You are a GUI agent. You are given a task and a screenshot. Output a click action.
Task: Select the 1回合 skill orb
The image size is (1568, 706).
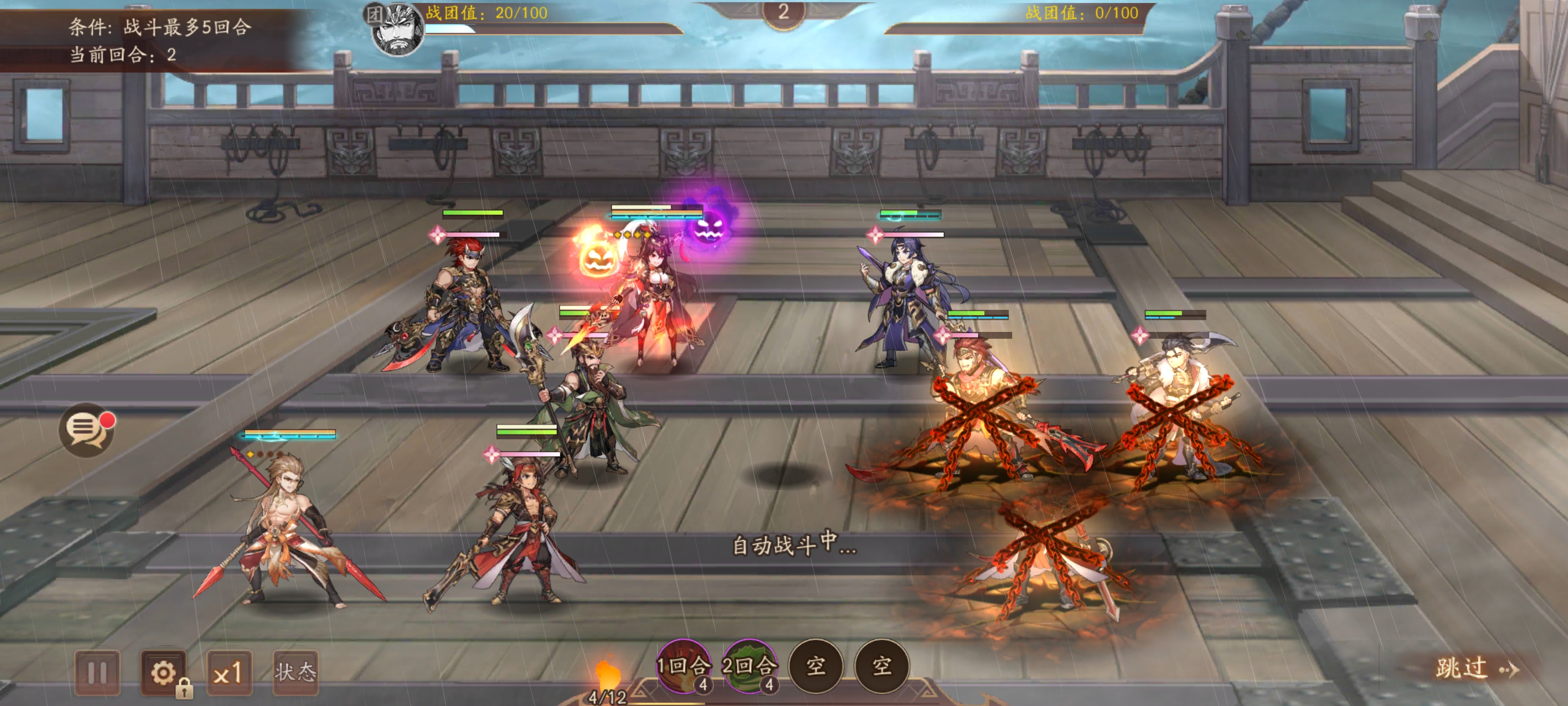coord(683,665)
